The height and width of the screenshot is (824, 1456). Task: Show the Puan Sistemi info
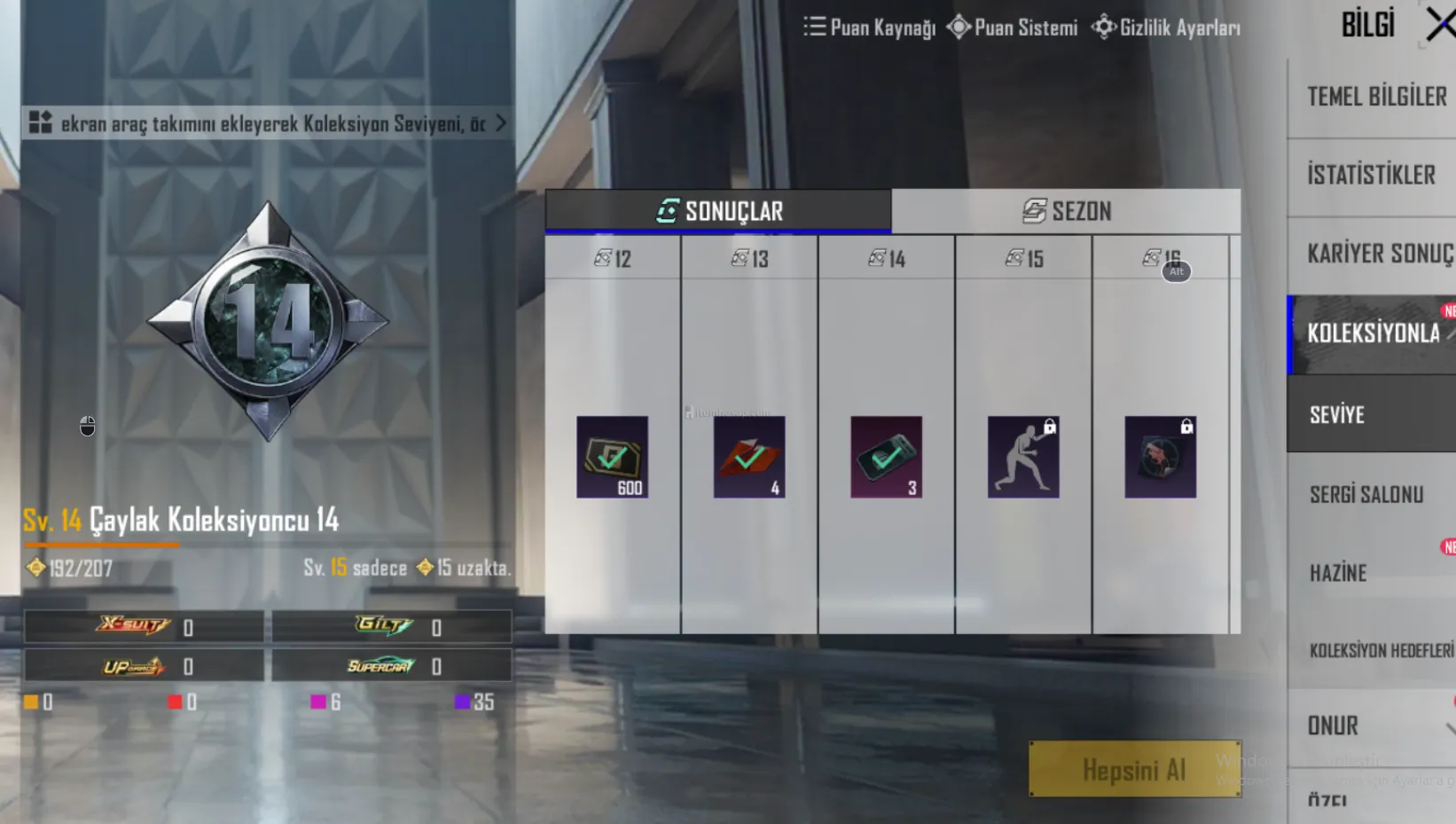coord(1013,27)
